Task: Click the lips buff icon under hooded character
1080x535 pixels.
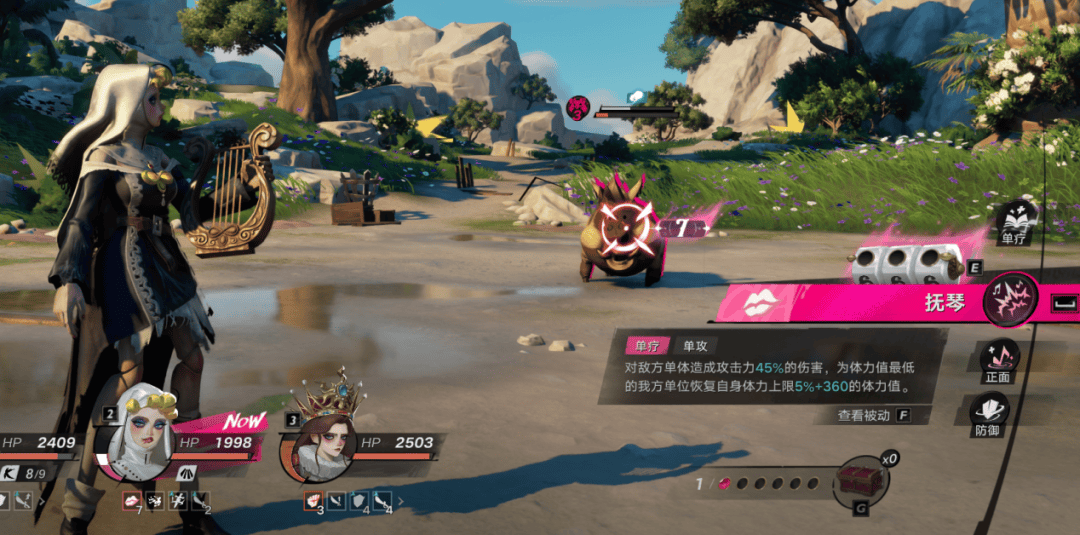Action: [x=131, y=497]
